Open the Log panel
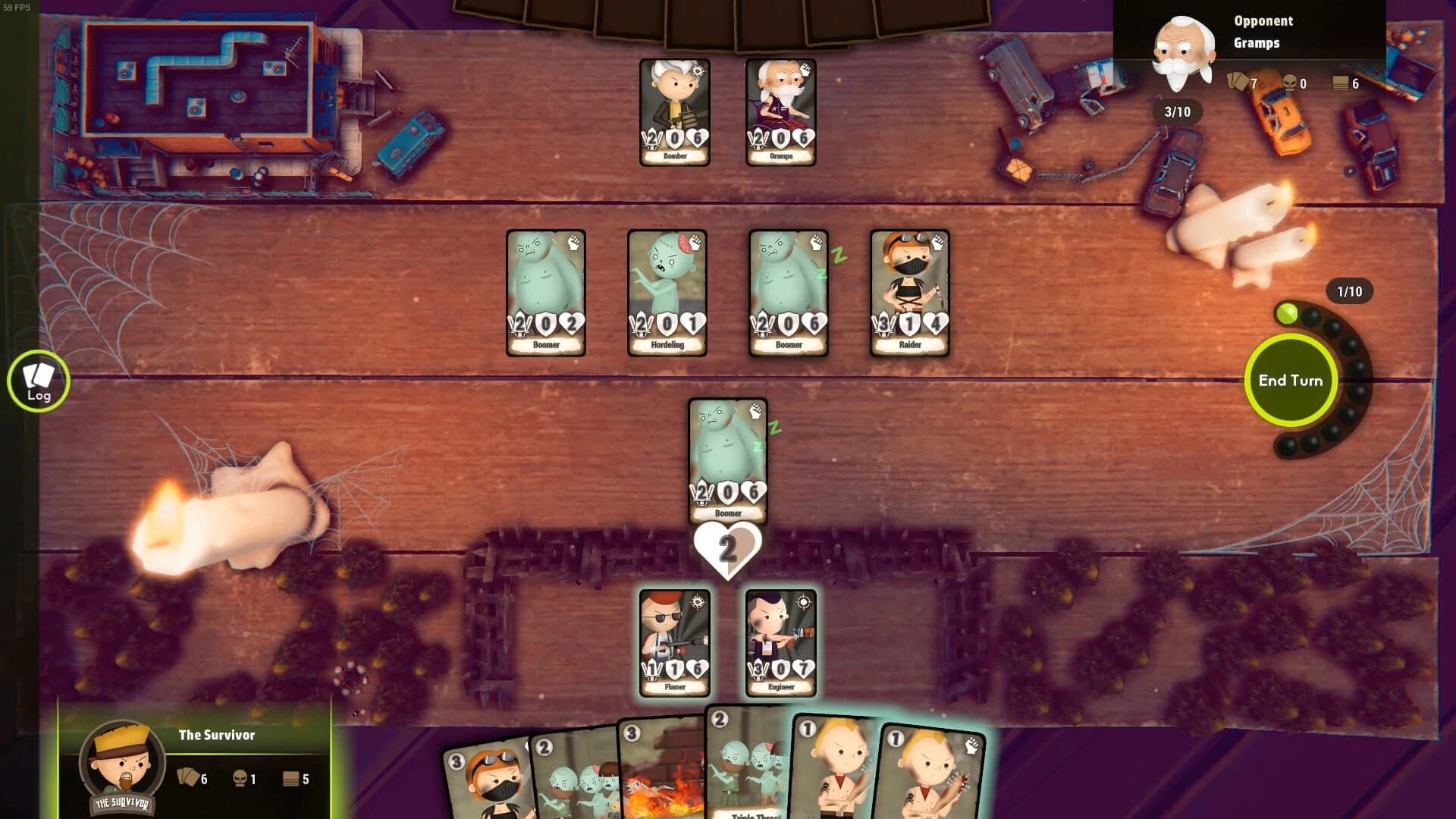This screenshot has height=819, width=1456. point(38,381)
